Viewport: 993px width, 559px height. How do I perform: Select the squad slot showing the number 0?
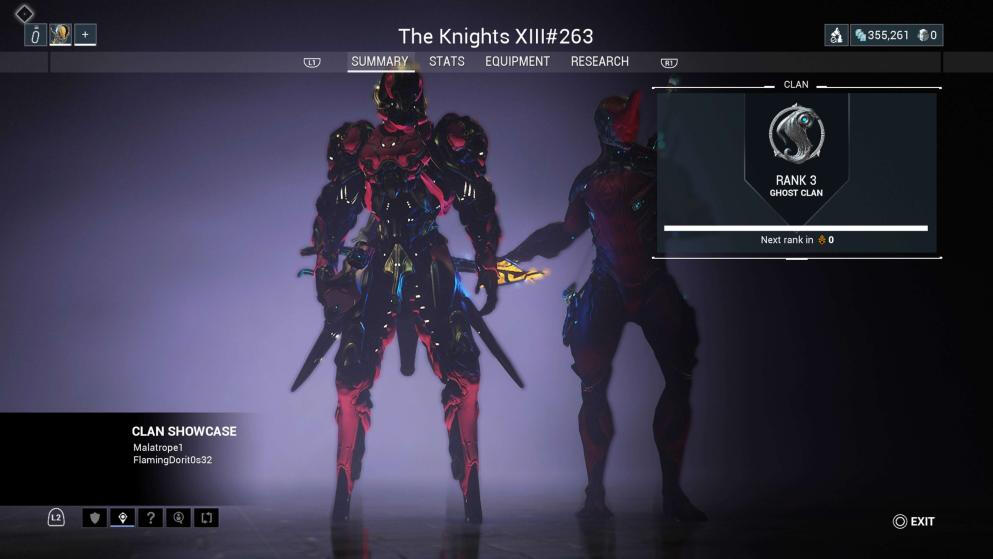click(x=36, y=35)
